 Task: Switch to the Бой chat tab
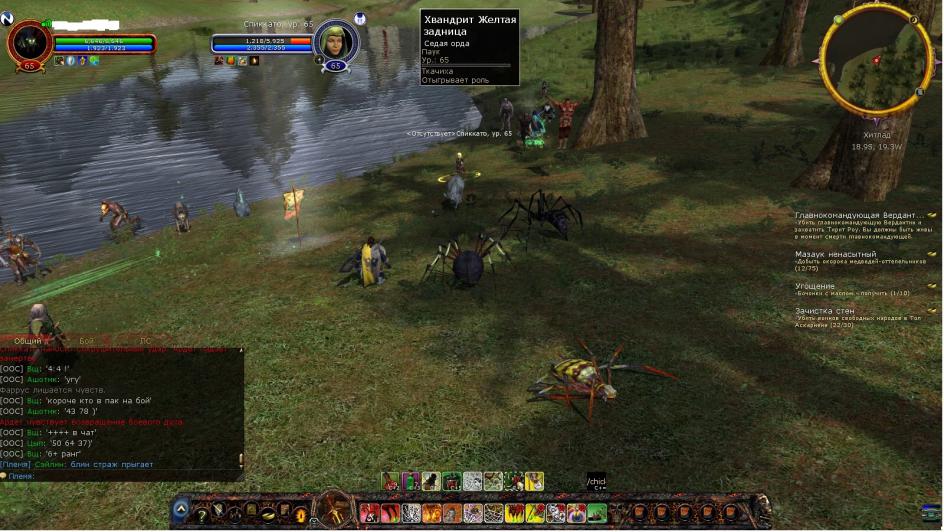[86, 341]
